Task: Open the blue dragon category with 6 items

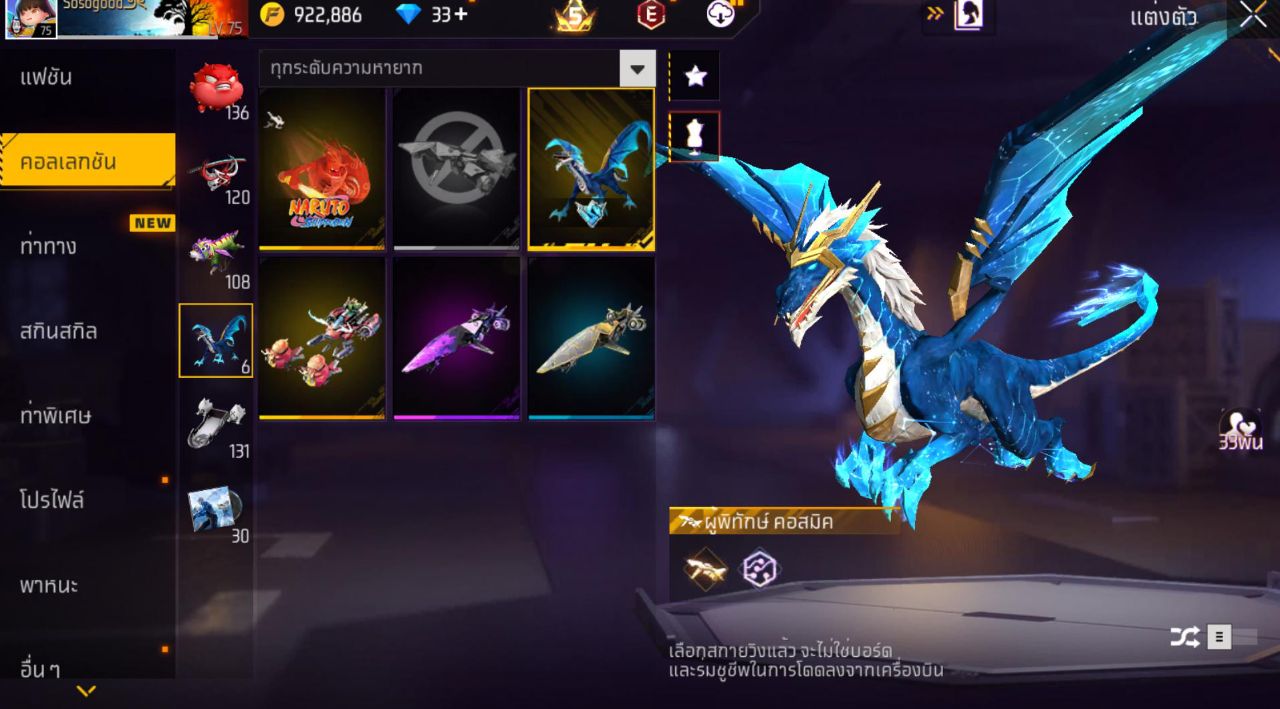Action: coord(216,341)
